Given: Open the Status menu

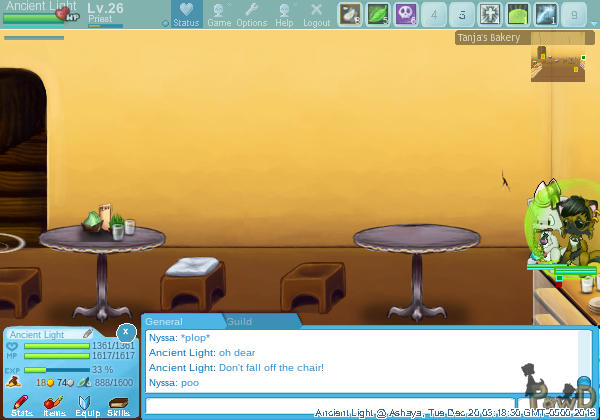Looking at the screenshot, I should (x=185, y=14).
